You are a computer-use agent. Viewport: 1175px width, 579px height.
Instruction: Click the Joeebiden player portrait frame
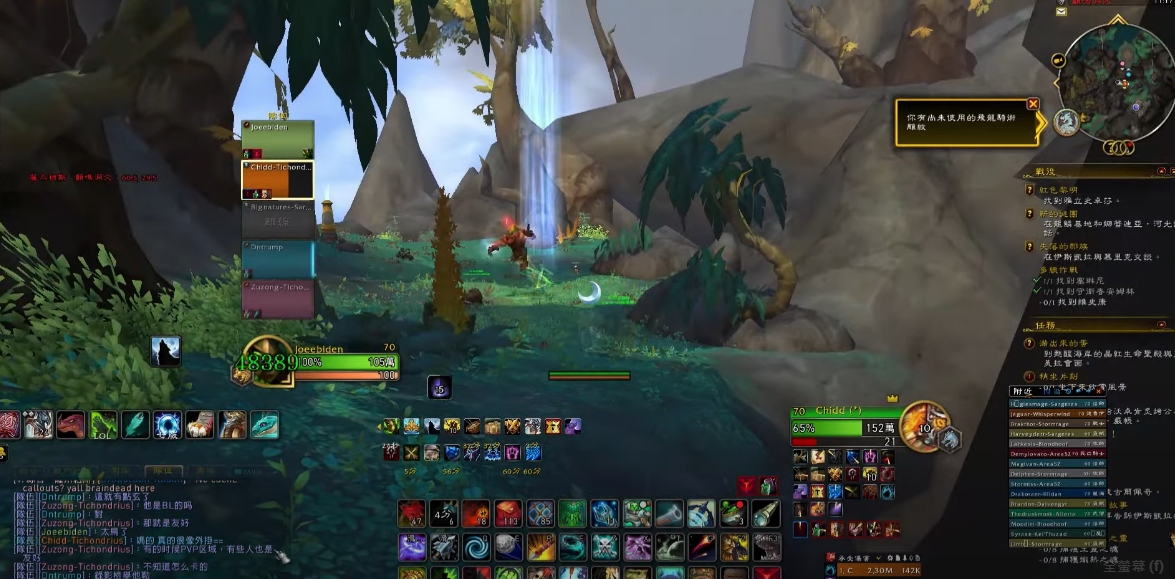[268, 364]
